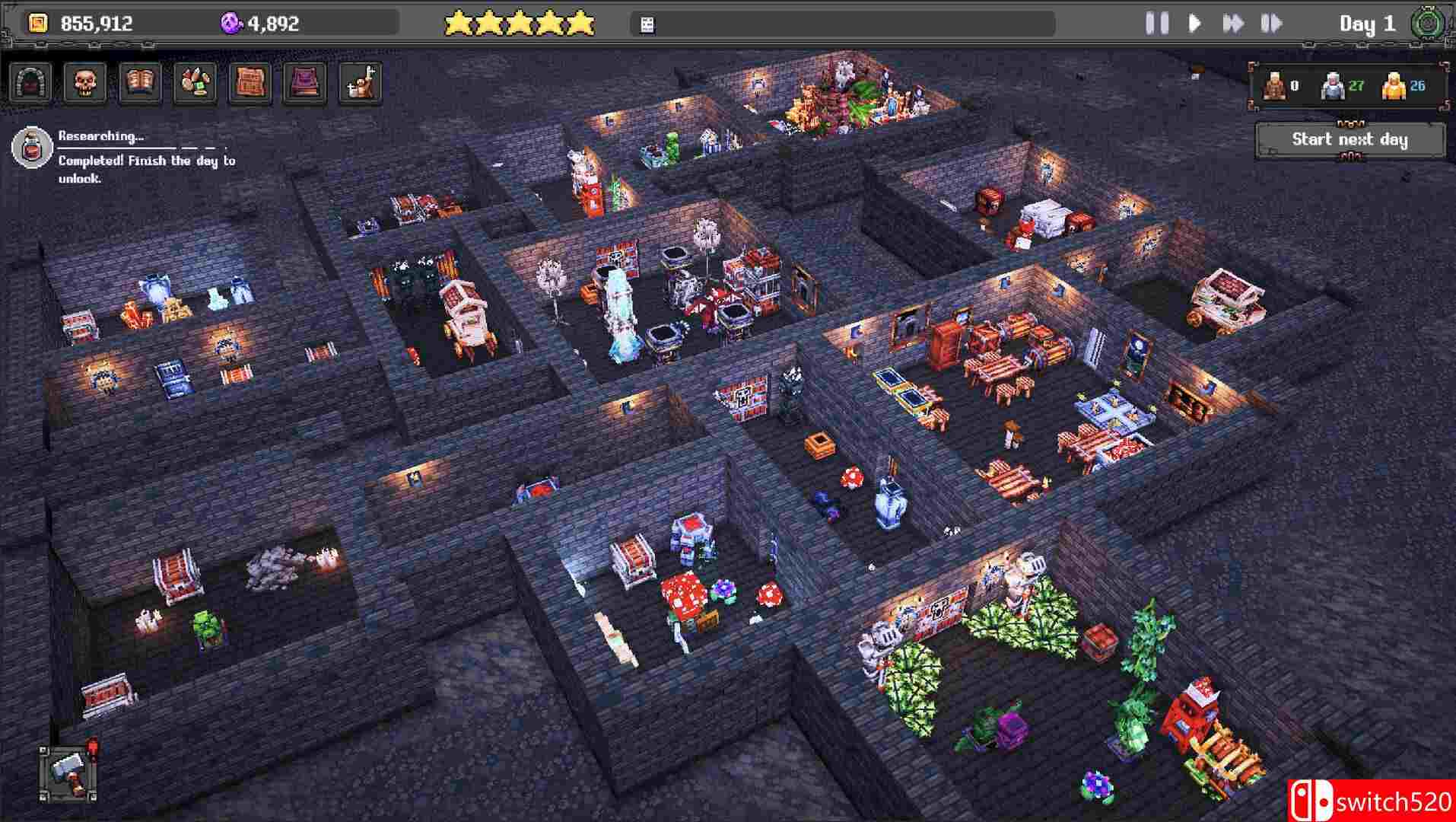
Task: Select the fastest speed option
Action: coord(1270,23)
